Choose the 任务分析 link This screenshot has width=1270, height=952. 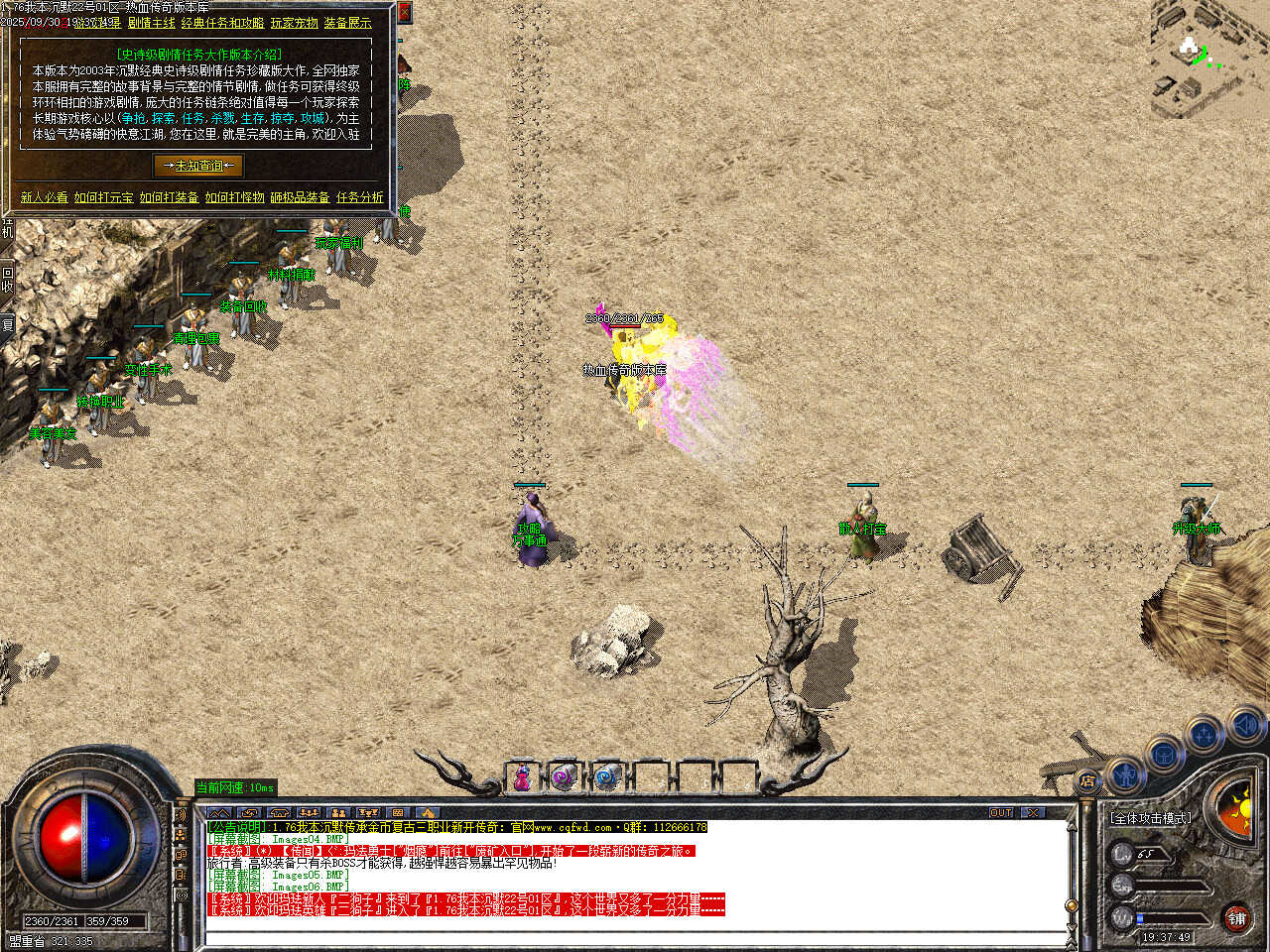[x=360, y=197]
